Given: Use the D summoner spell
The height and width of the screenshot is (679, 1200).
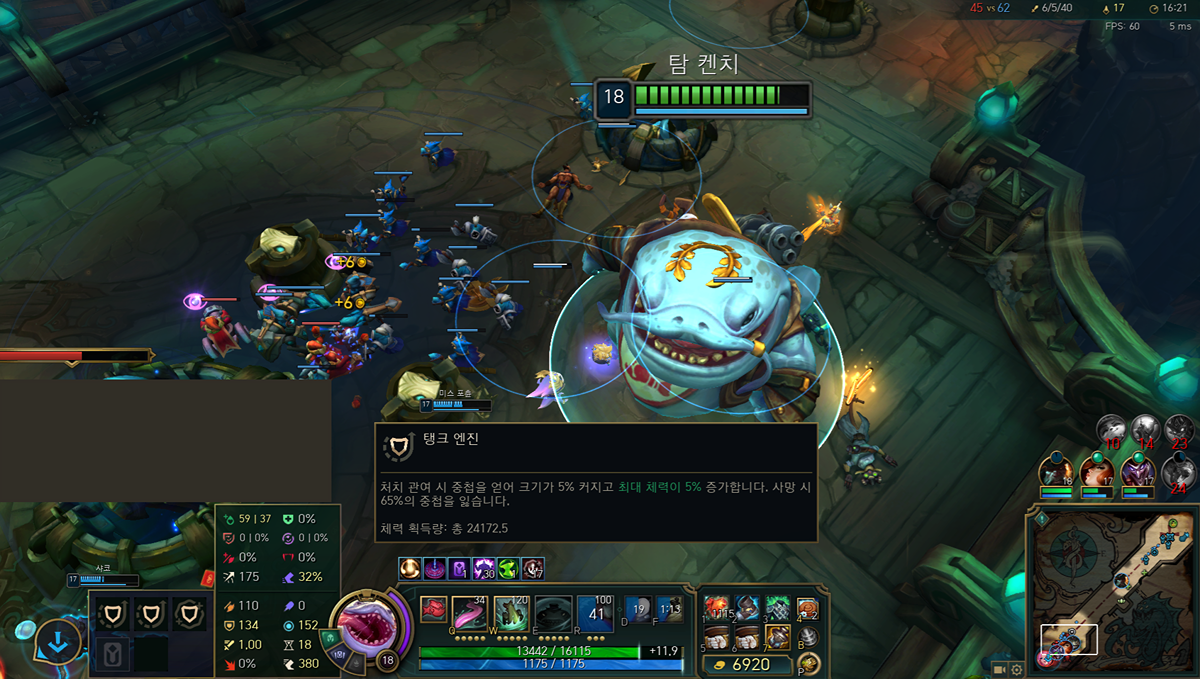Looking at the screenshot, I should pos(639,609).
